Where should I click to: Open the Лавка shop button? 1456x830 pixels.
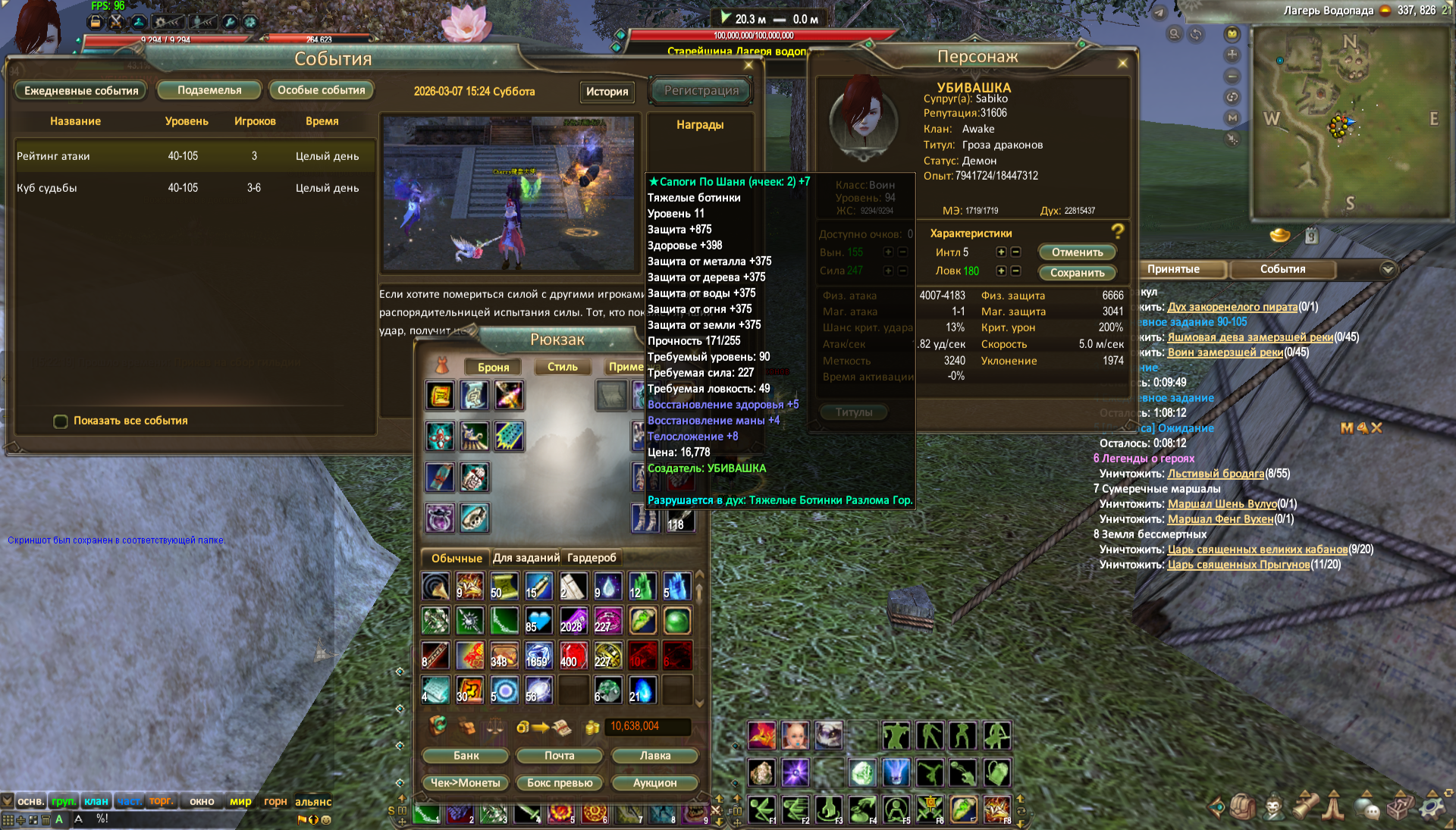click(x=654, y=756)
